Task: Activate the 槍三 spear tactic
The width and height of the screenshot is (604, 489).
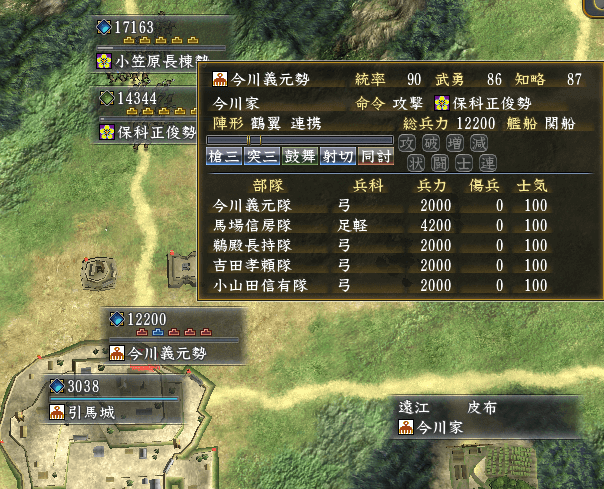Action: pyautogui.click(x=224, y=156)
